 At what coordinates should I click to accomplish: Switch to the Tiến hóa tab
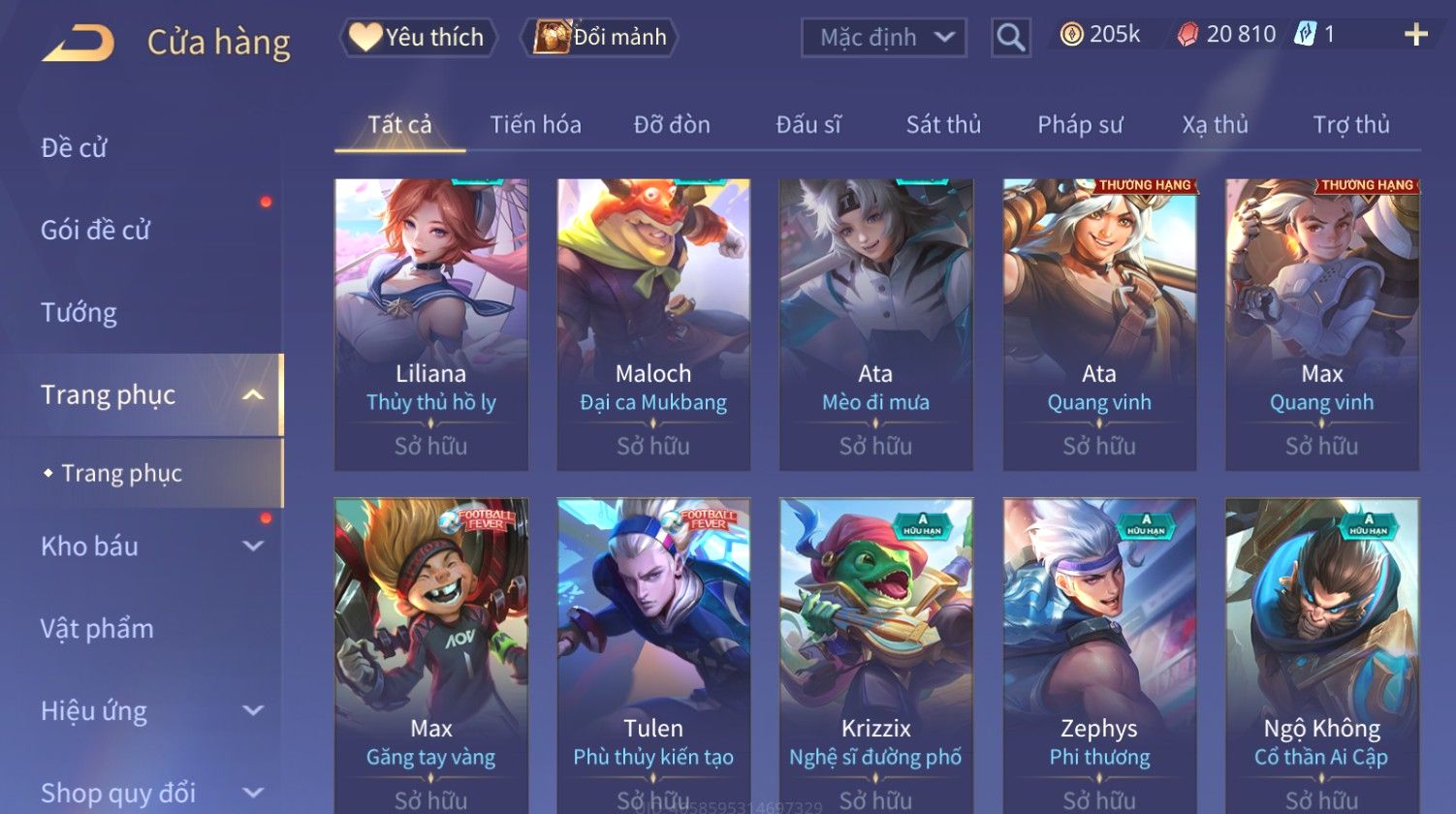click(535, 125)
